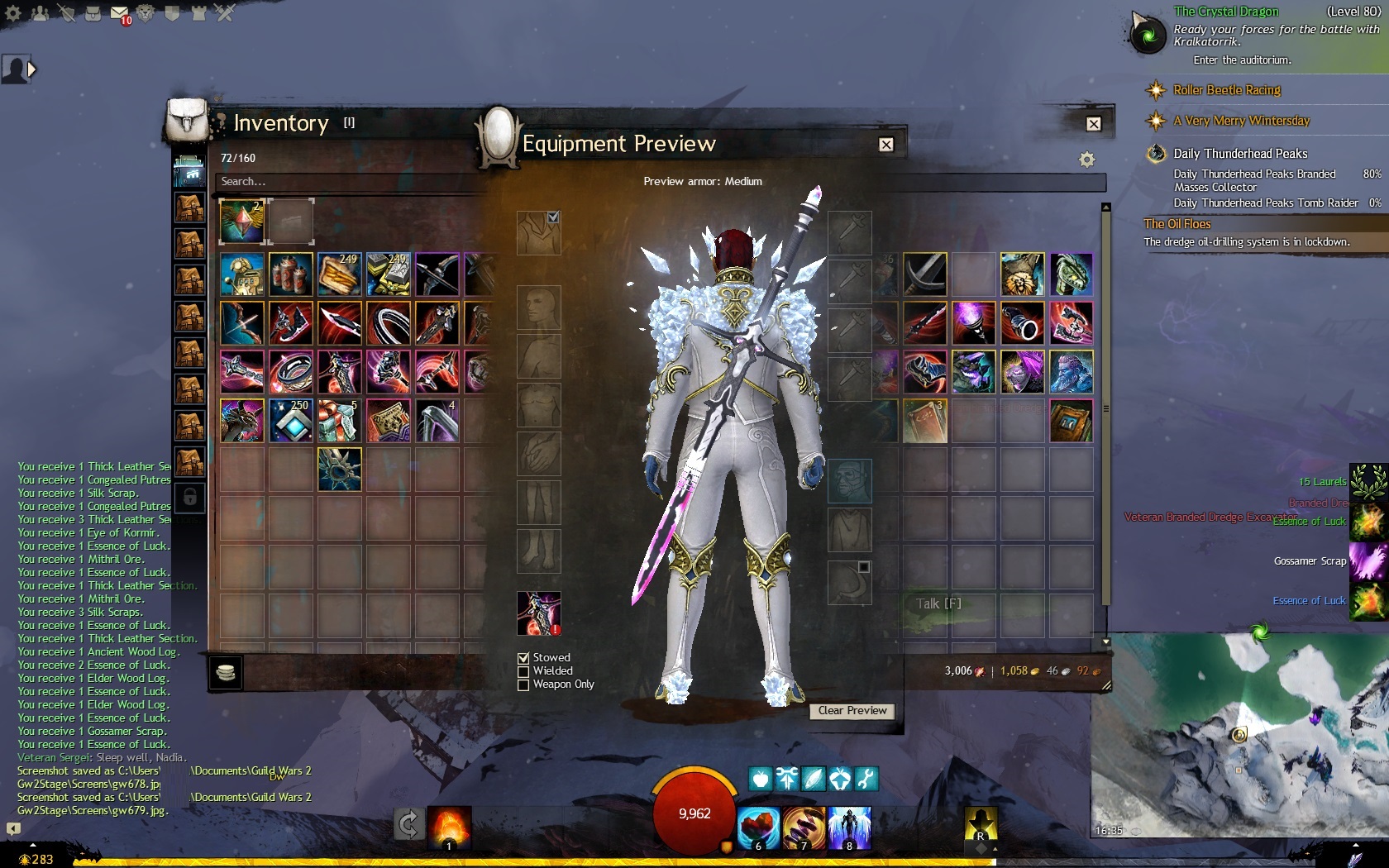Open the game menu gear icon

coord(13,13)
